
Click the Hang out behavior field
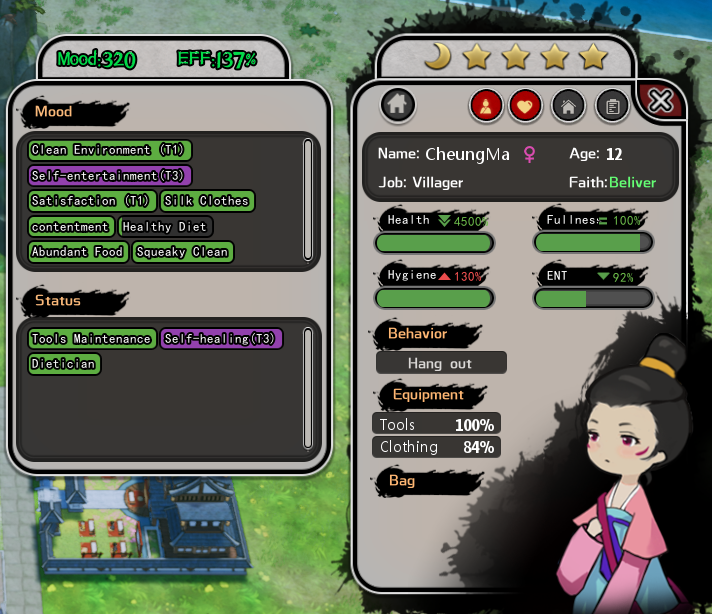(441, 363)
